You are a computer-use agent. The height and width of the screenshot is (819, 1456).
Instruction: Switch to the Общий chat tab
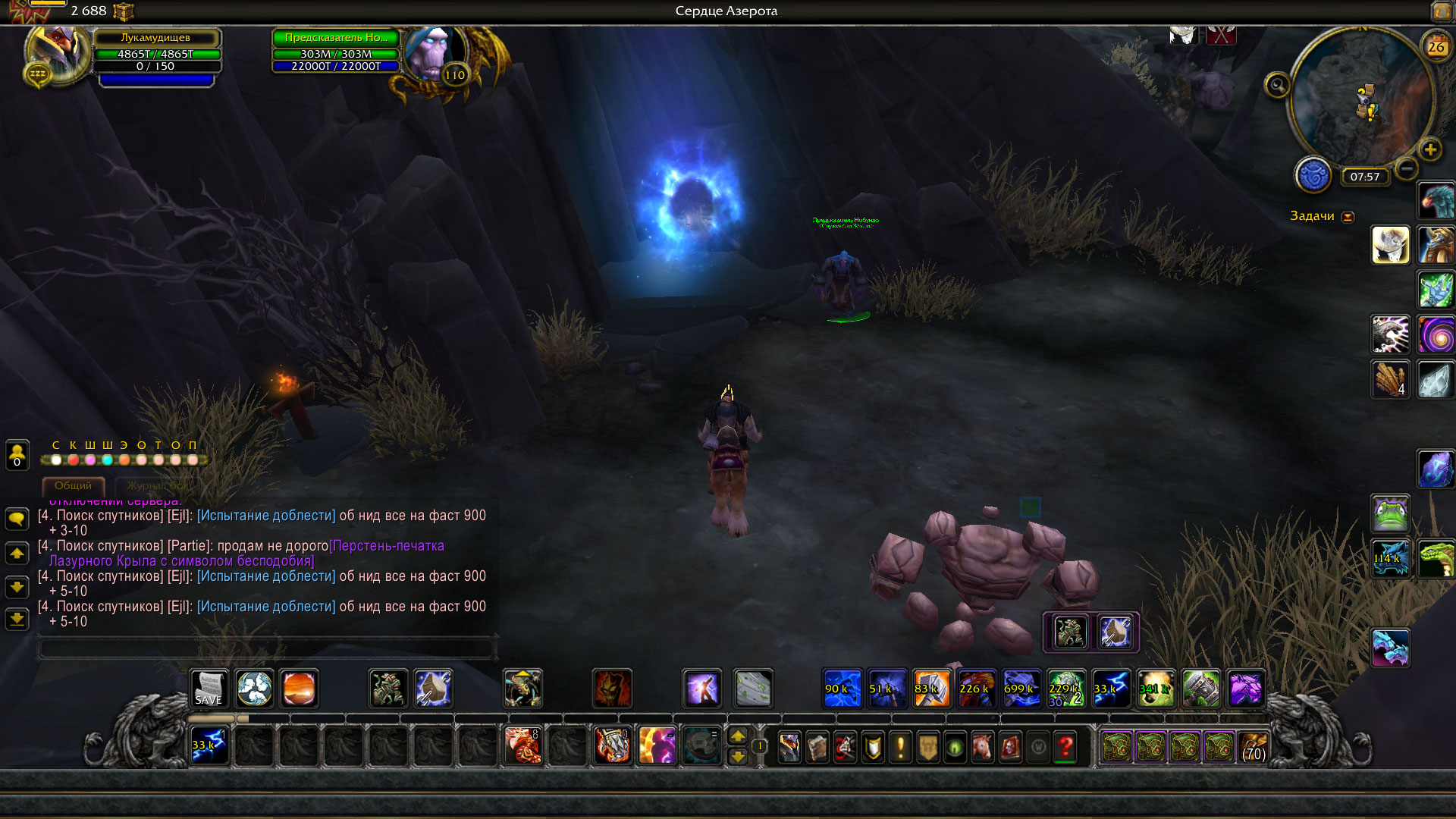coord(73,485)
